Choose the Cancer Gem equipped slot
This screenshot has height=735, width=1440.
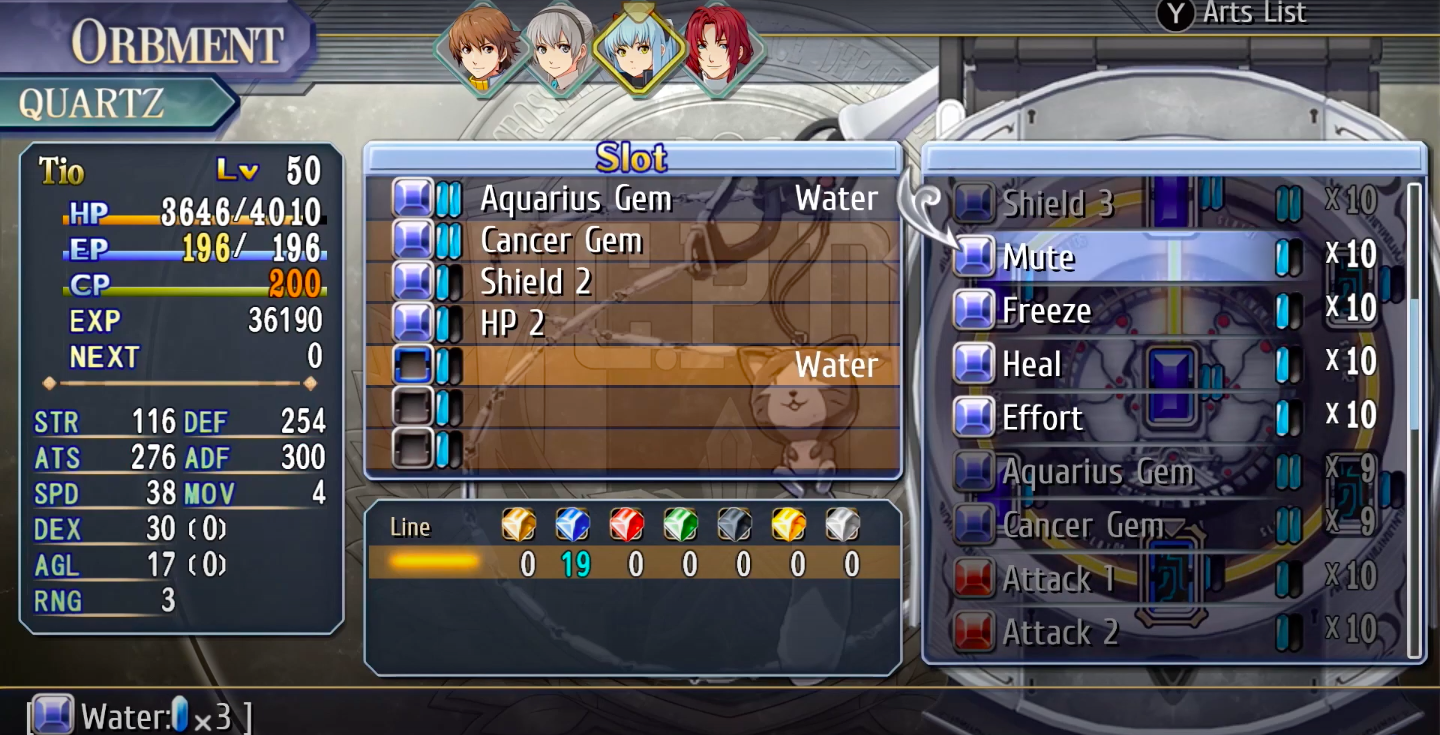click(x=630, y=241)
